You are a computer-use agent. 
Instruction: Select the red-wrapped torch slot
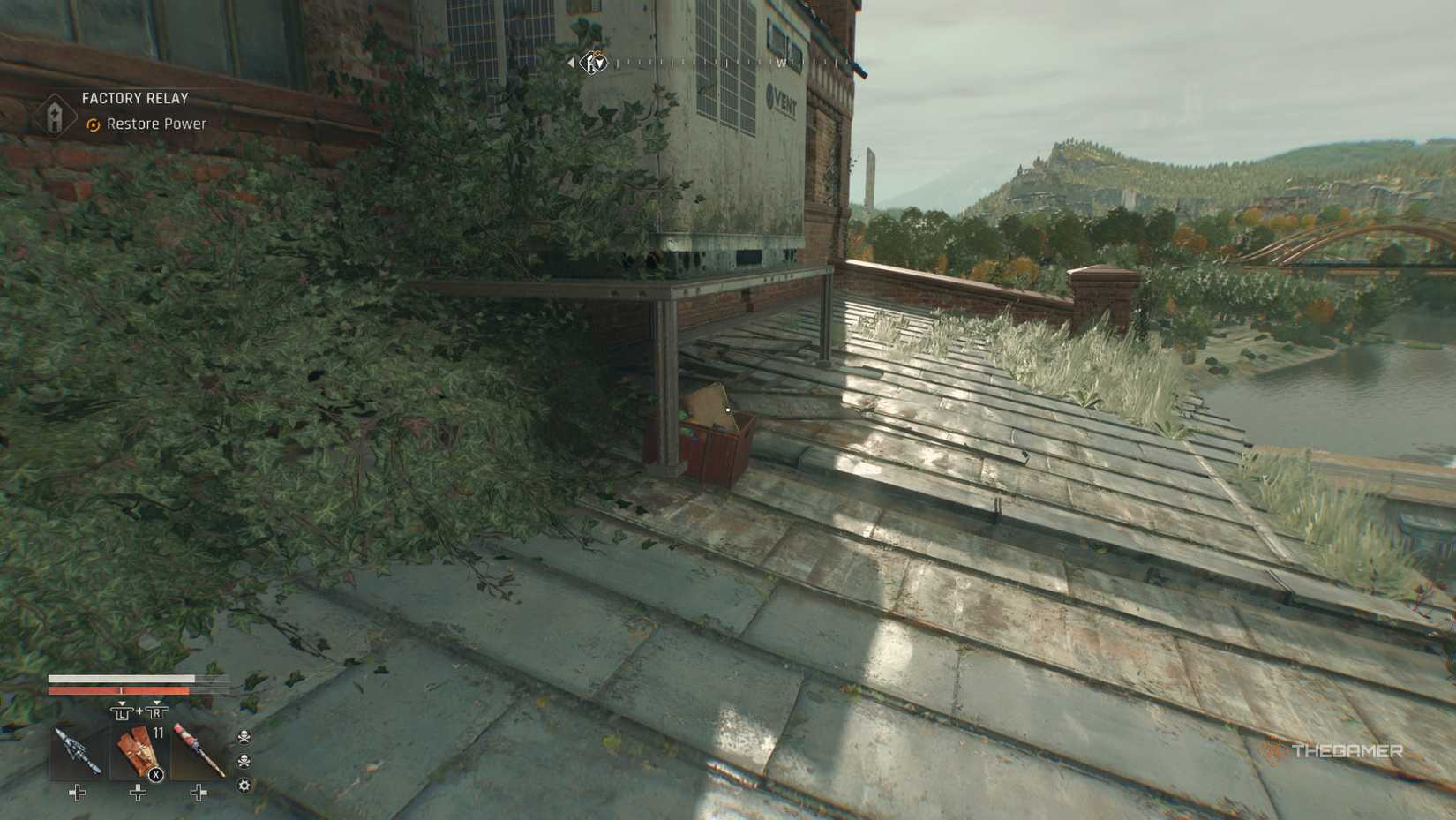(198, 752)
